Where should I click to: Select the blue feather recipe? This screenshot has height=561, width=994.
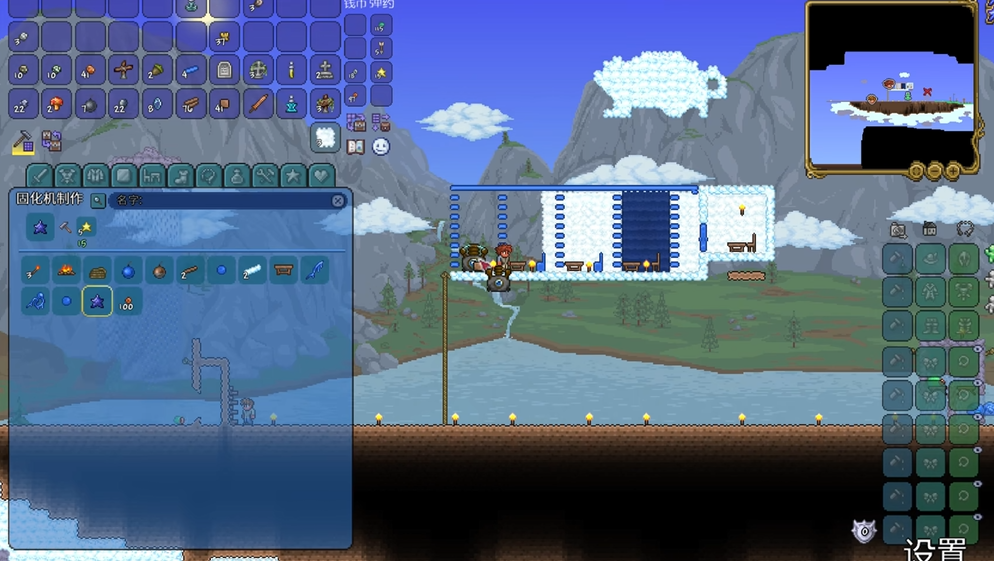point(315,270)
